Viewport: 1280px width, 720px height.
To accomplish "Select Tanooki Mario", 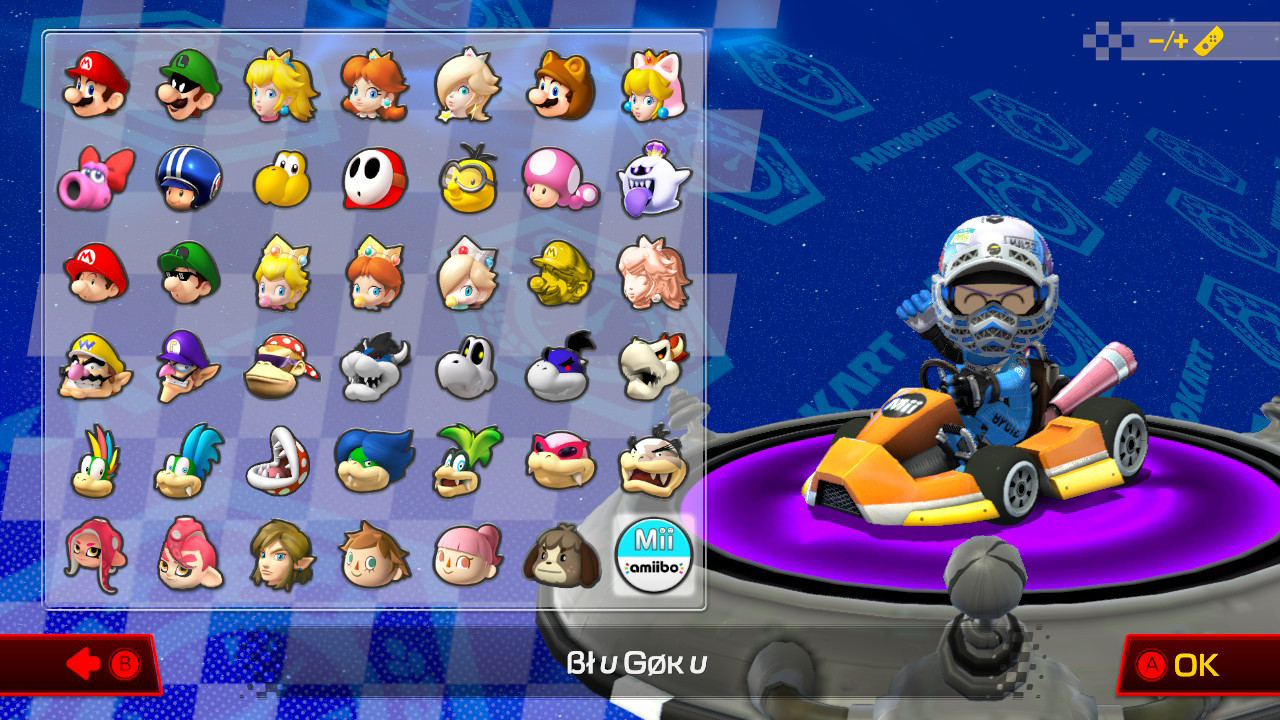I will point(559,85).
